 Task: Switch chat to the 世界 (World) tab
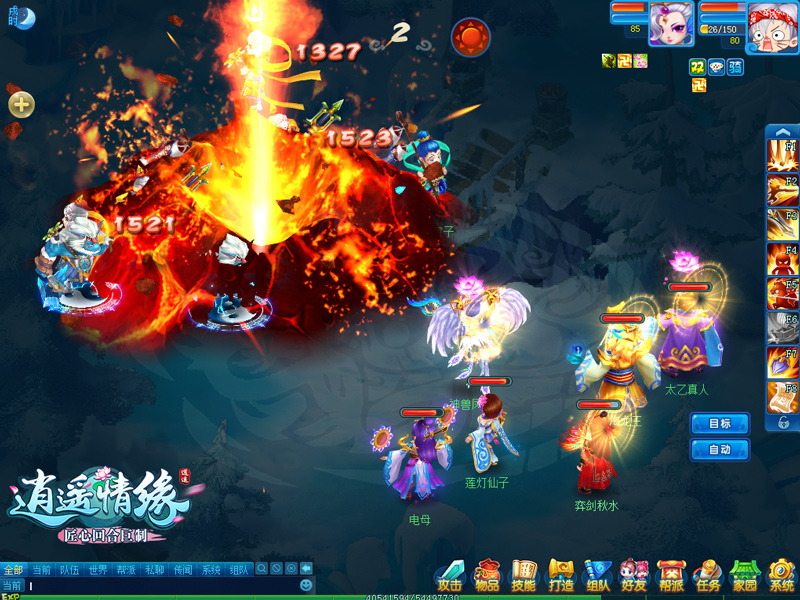[97, 570]
